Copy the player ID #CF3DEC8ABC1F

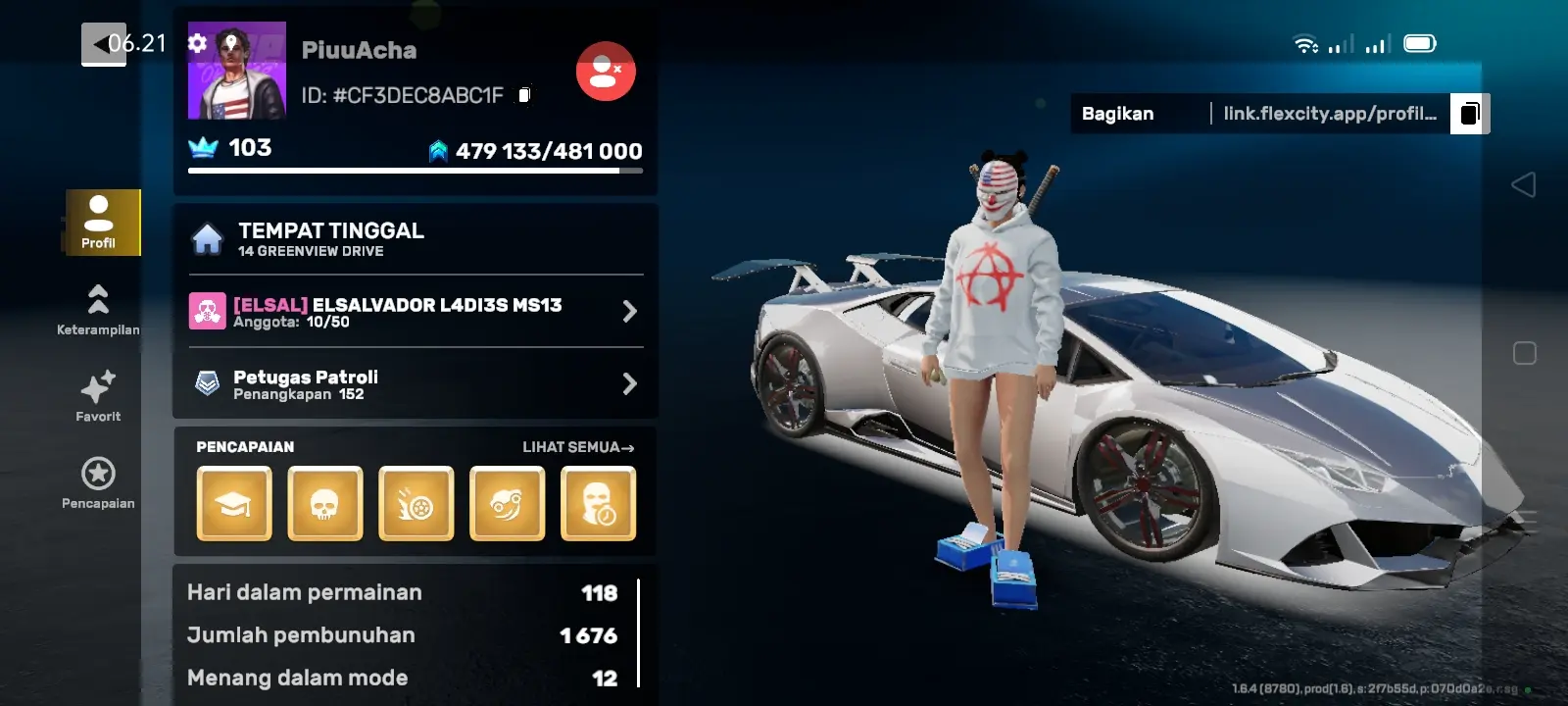(x=525, y=95)
